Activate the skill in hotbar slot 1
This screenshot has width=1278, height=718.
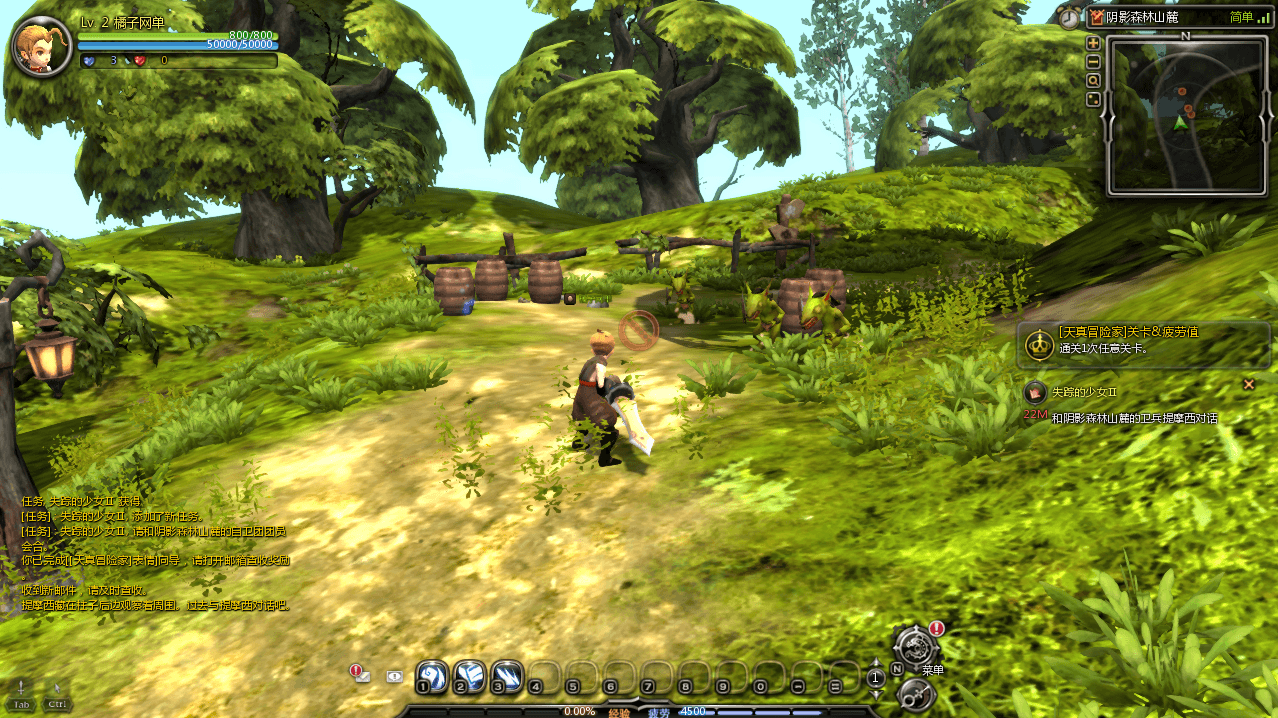431,676
